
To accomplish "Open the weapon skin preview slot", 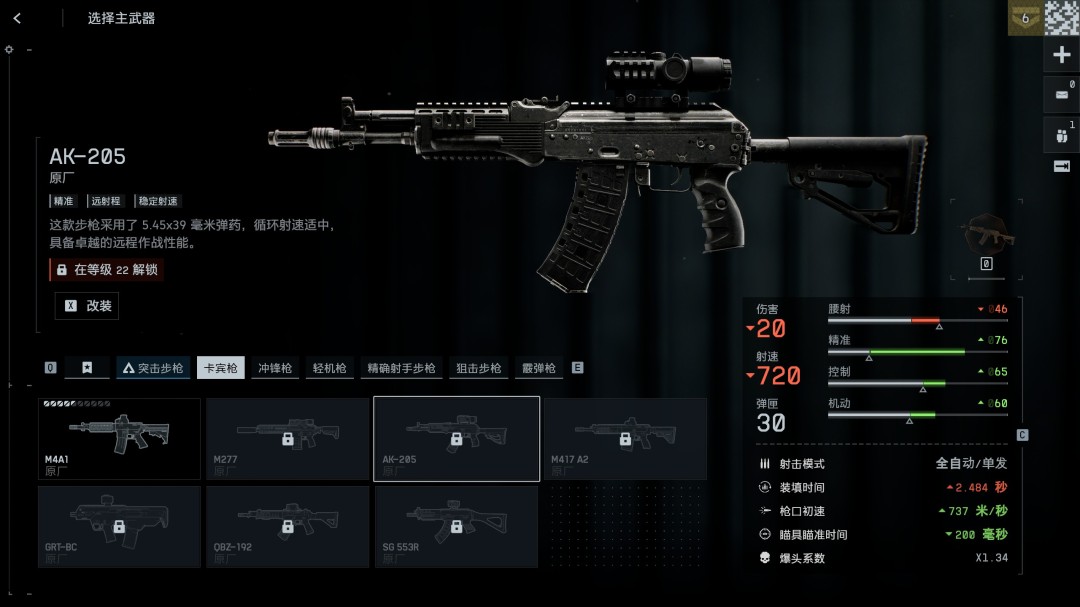I will [986, 236].
